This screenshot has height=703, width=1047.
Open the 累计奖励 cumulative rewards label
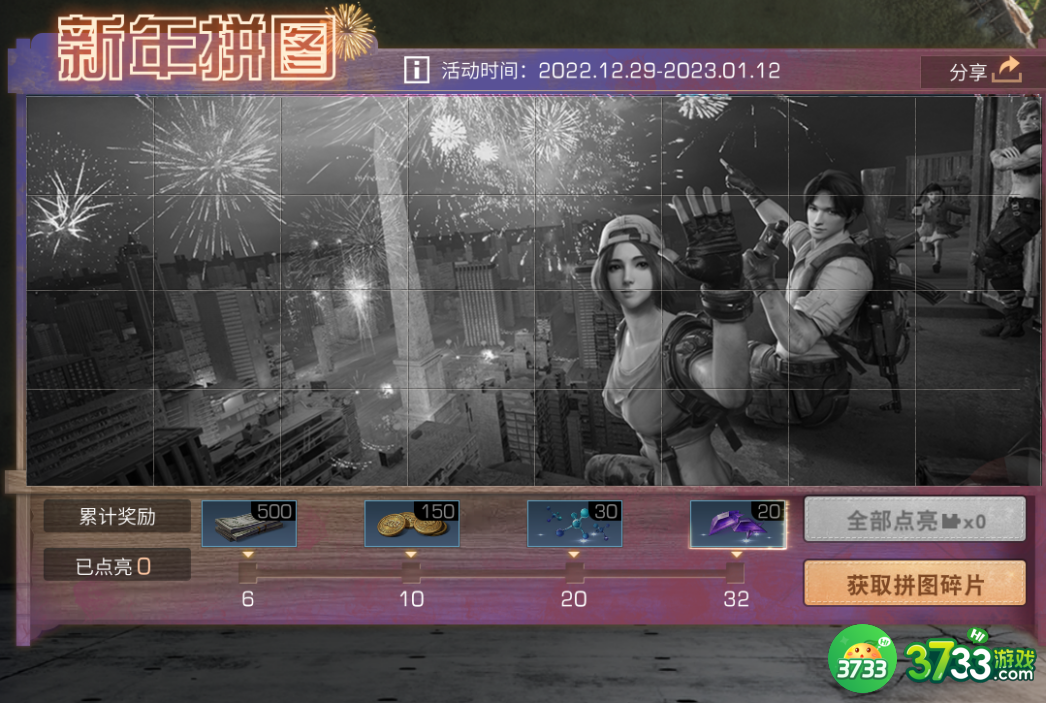coord(117,516)
